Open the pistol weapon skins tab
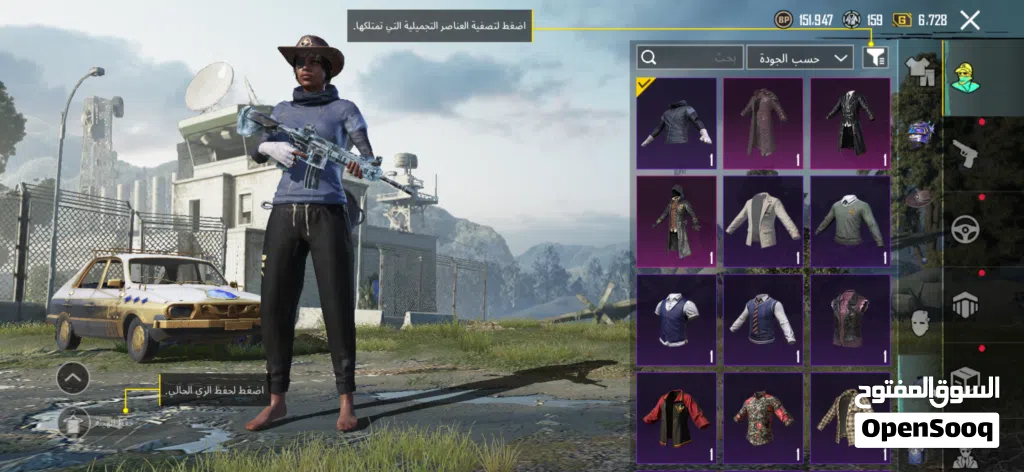 coord(966,154)
